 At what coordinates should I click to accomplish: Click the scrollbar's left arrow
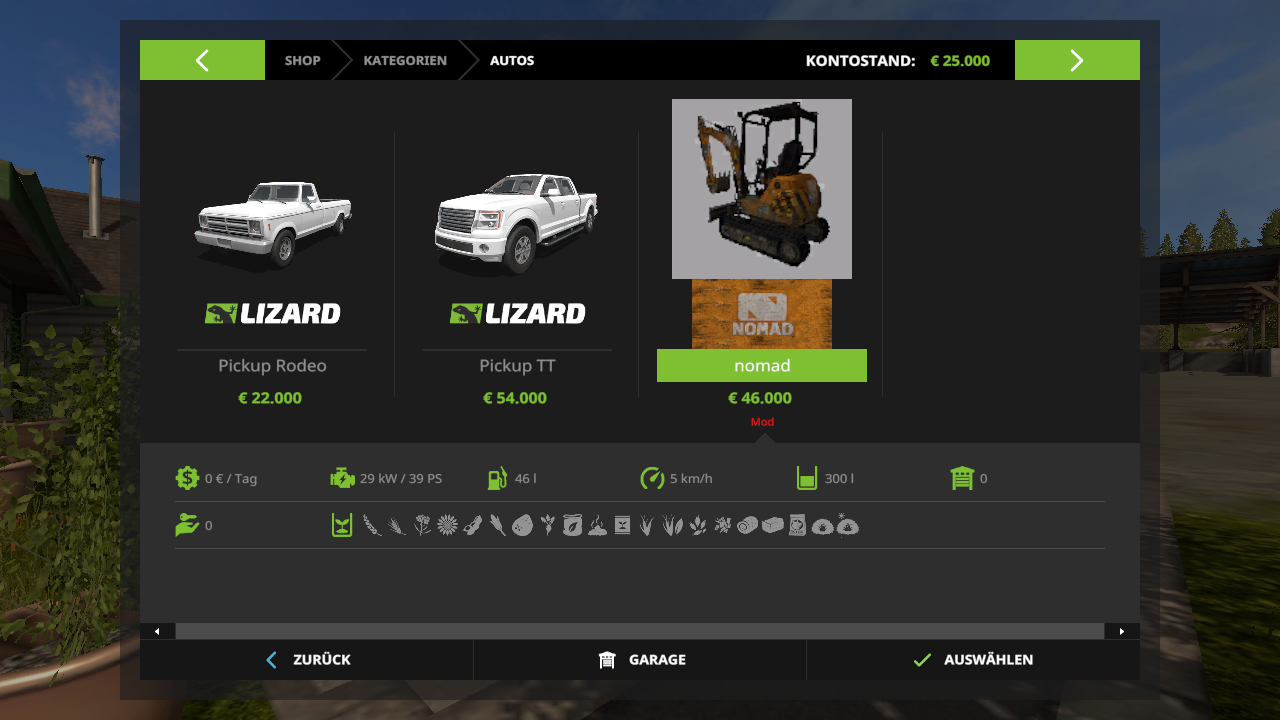coord(157,631)
